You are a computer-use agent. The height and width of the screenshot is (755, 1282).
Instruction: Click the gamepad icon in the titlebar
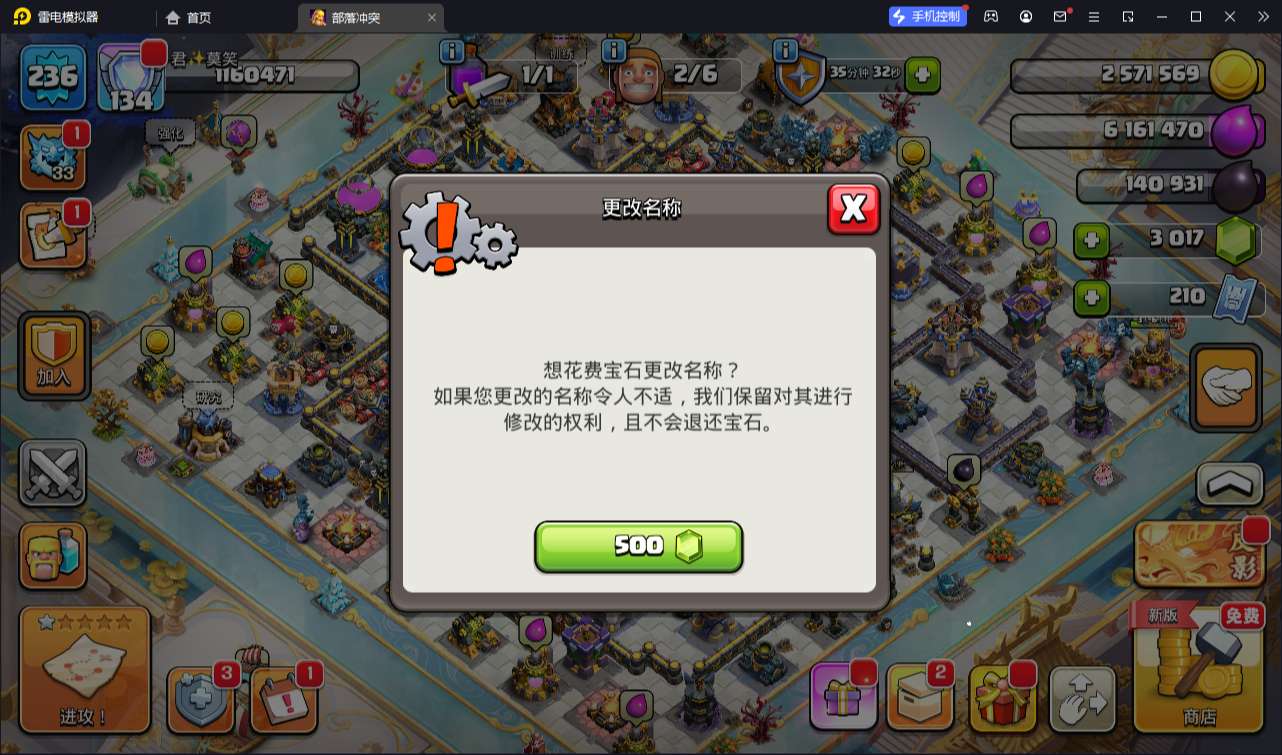pos(989,16)
